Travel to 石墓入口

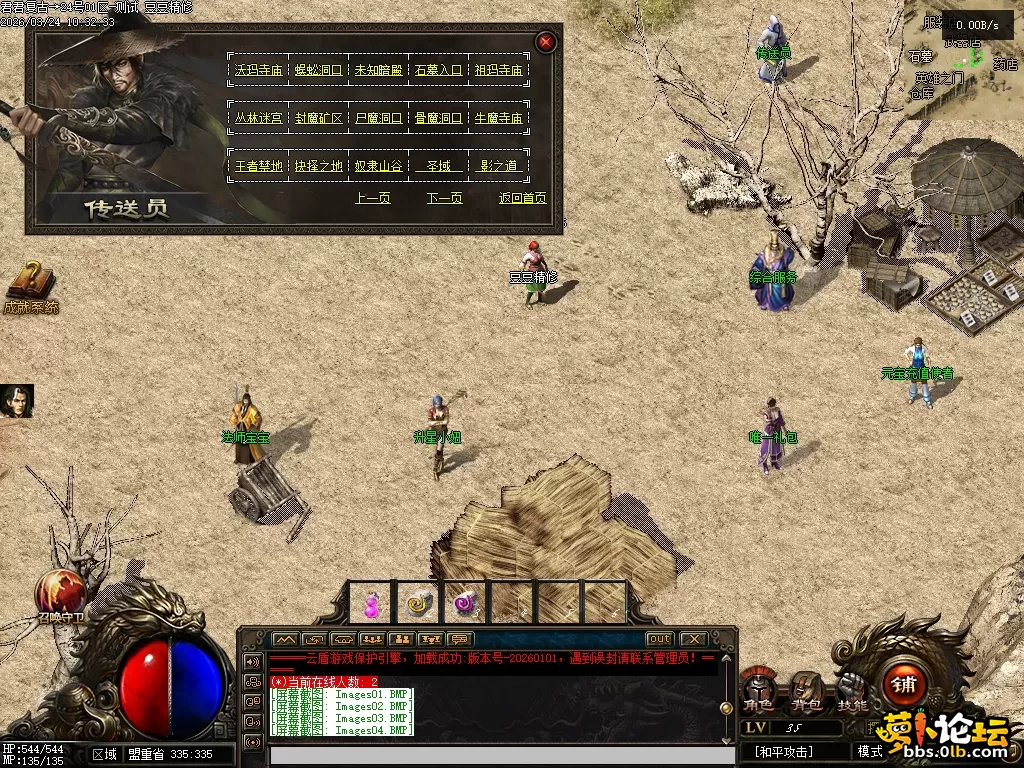click(438, 70)
